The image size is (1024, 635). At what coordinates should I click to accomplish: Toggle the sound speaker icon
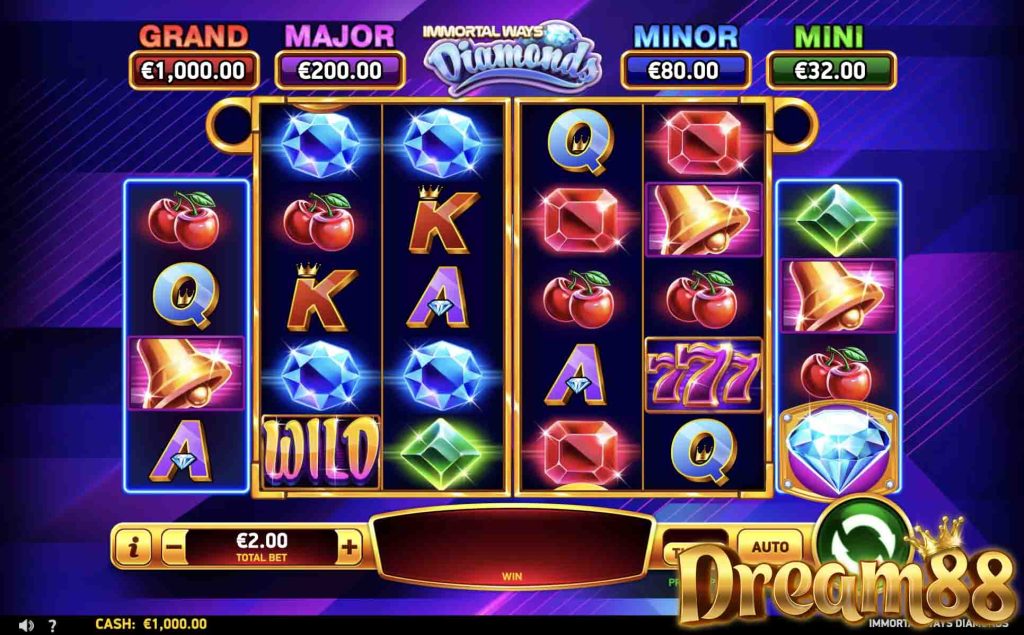(x=26, y=625)
